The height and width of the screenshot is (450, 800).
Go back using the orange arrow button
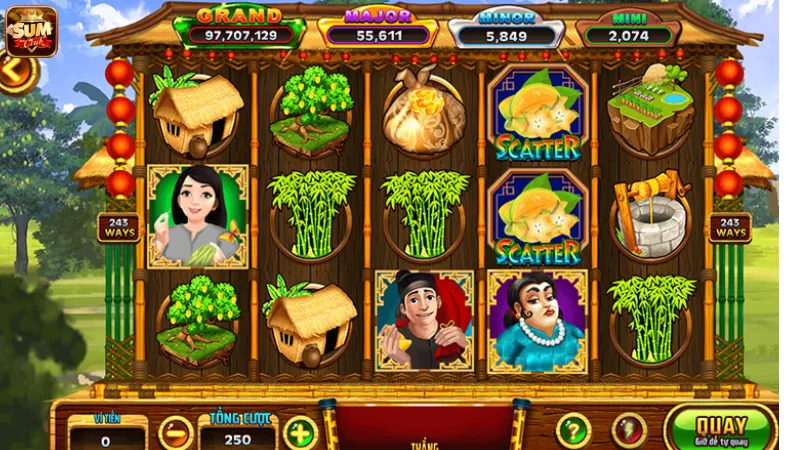coord(14,72)
